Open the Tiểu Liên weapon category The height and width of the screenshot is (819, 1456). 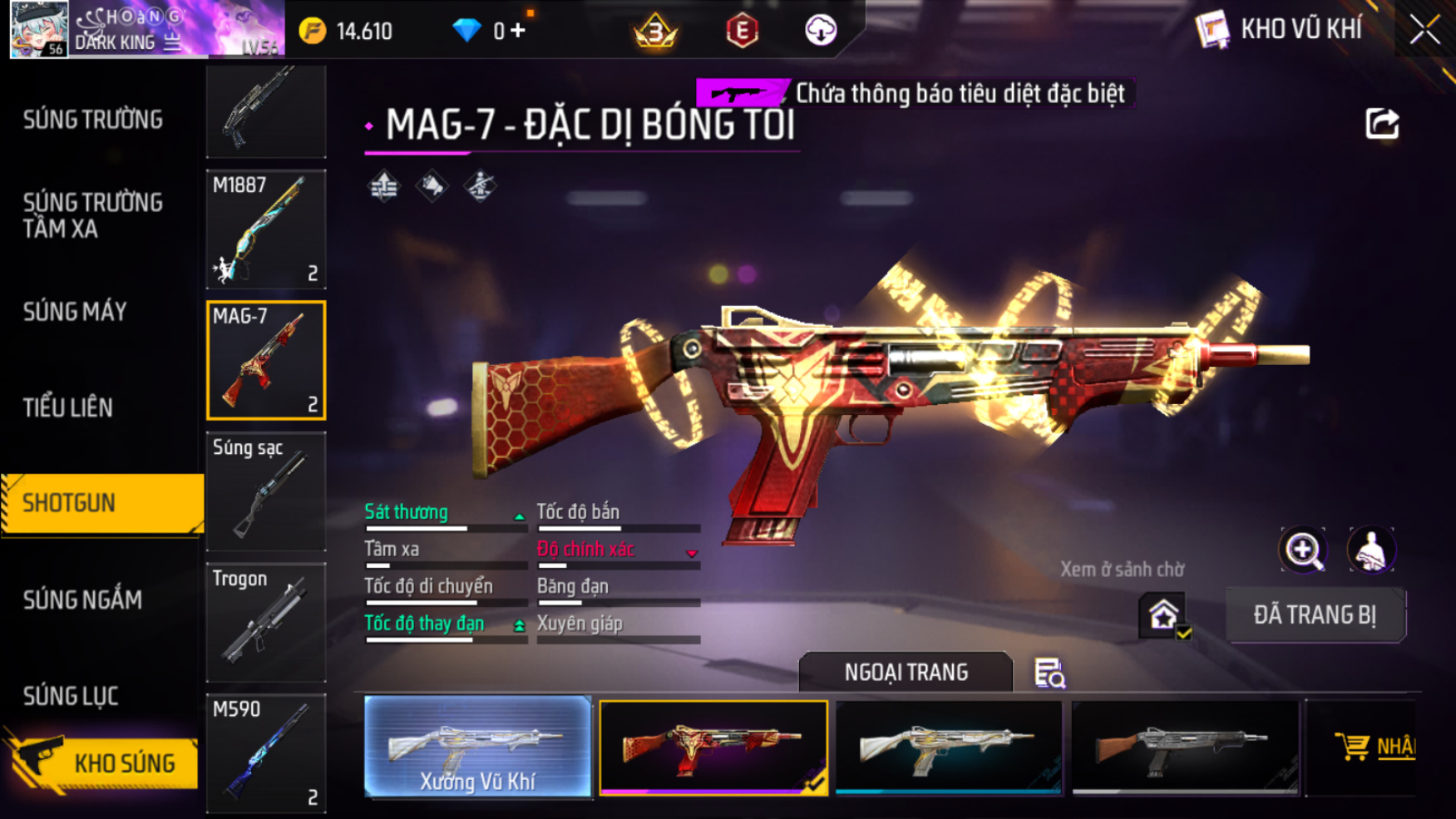68,407
